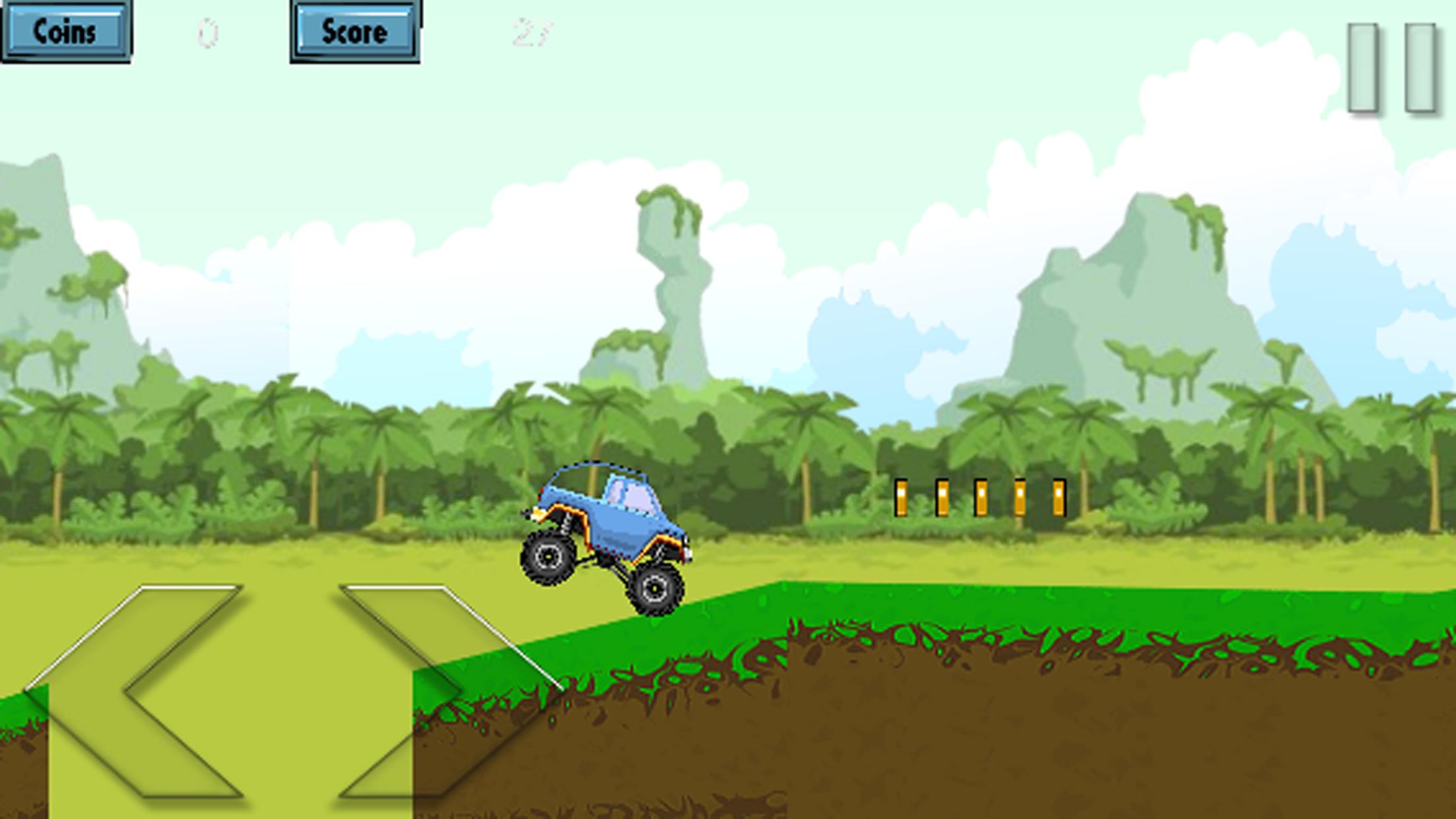The height and width of the screenshot is (819, 1456).
Task: Select the coin count value showing 0
Action: 206,32
